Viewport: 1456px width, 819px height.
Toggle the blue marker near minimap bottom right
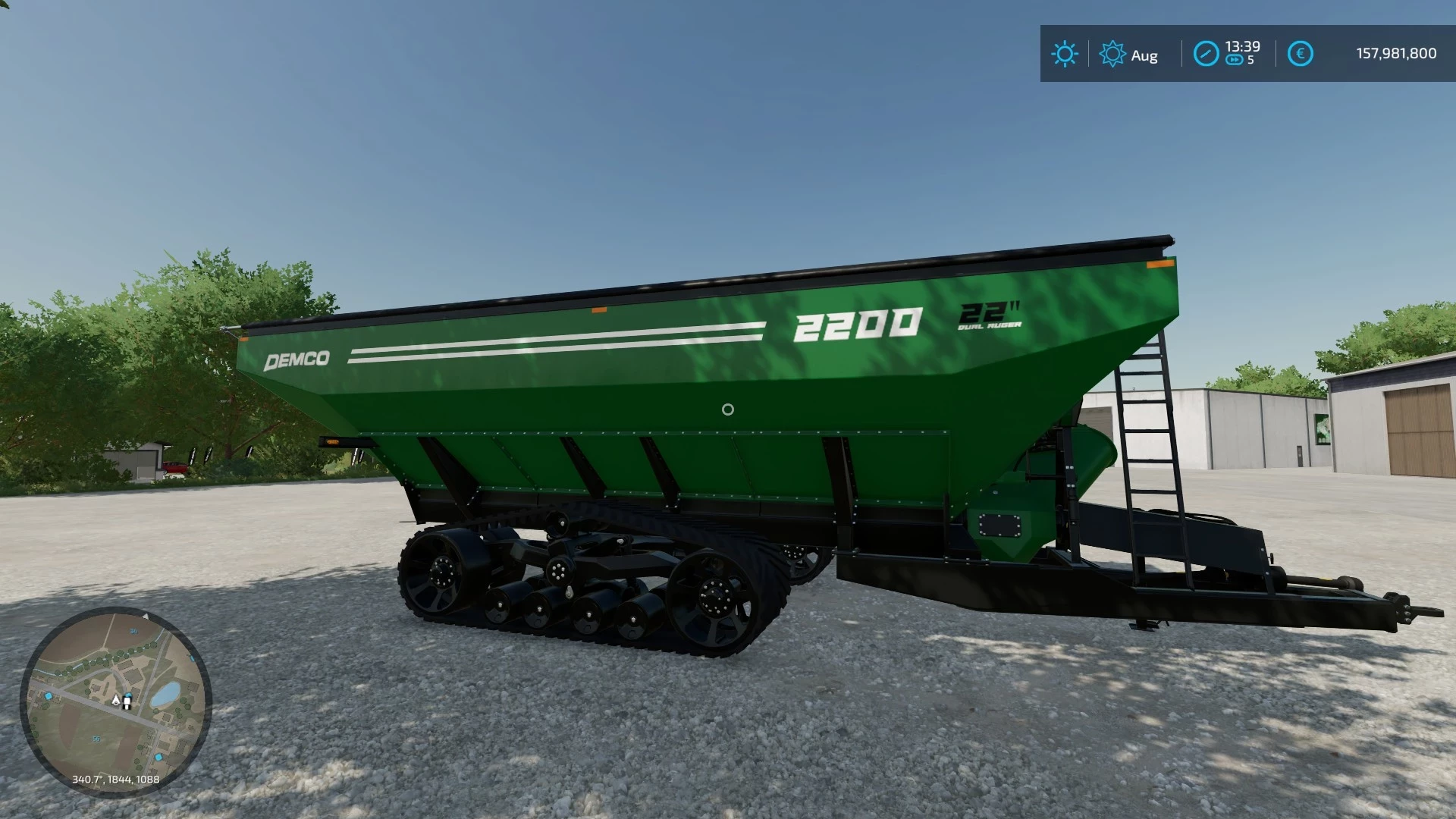[159, 757]
